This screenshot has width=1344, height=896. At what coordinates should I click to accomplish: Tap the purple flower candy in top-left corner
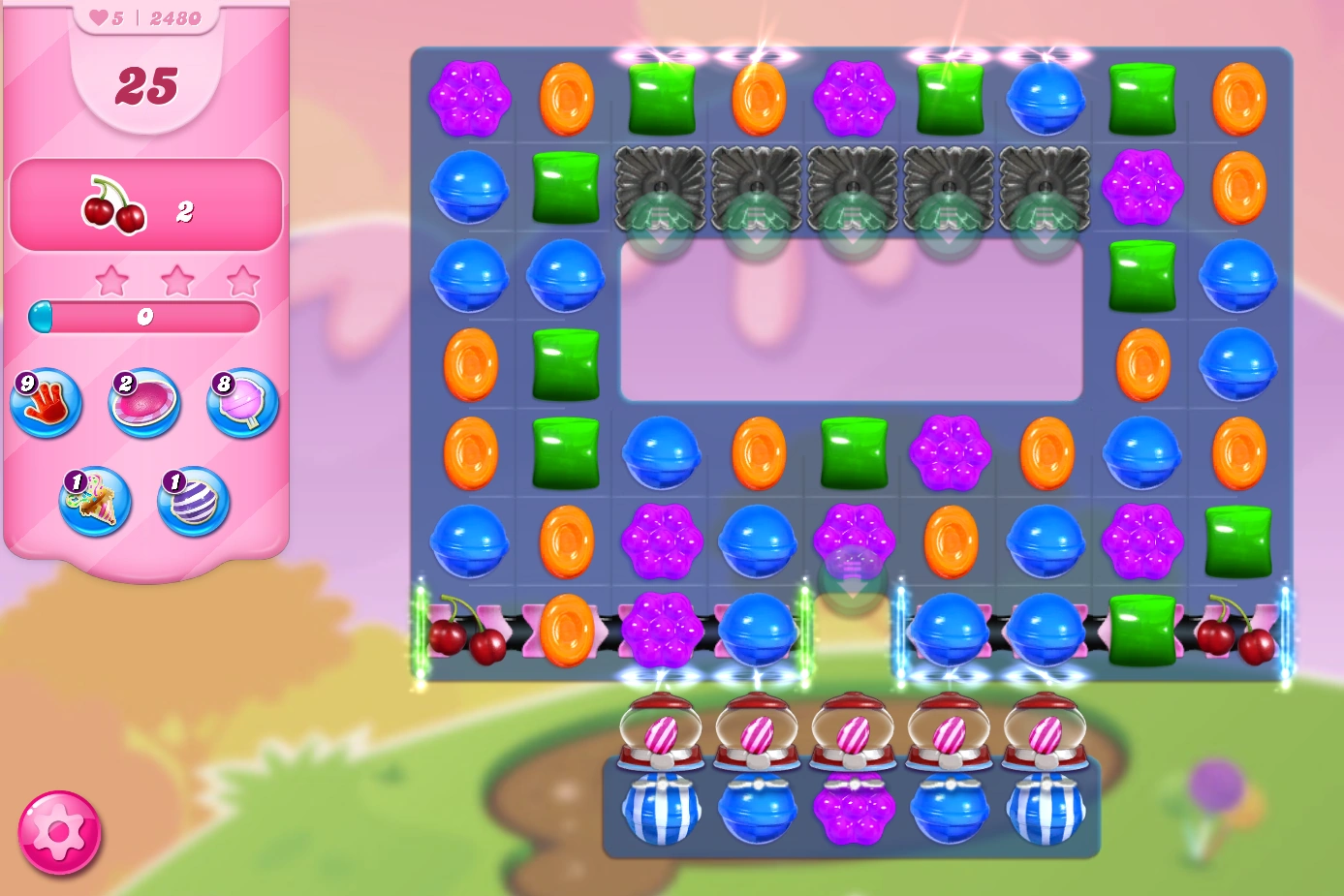tap(470, 97)
